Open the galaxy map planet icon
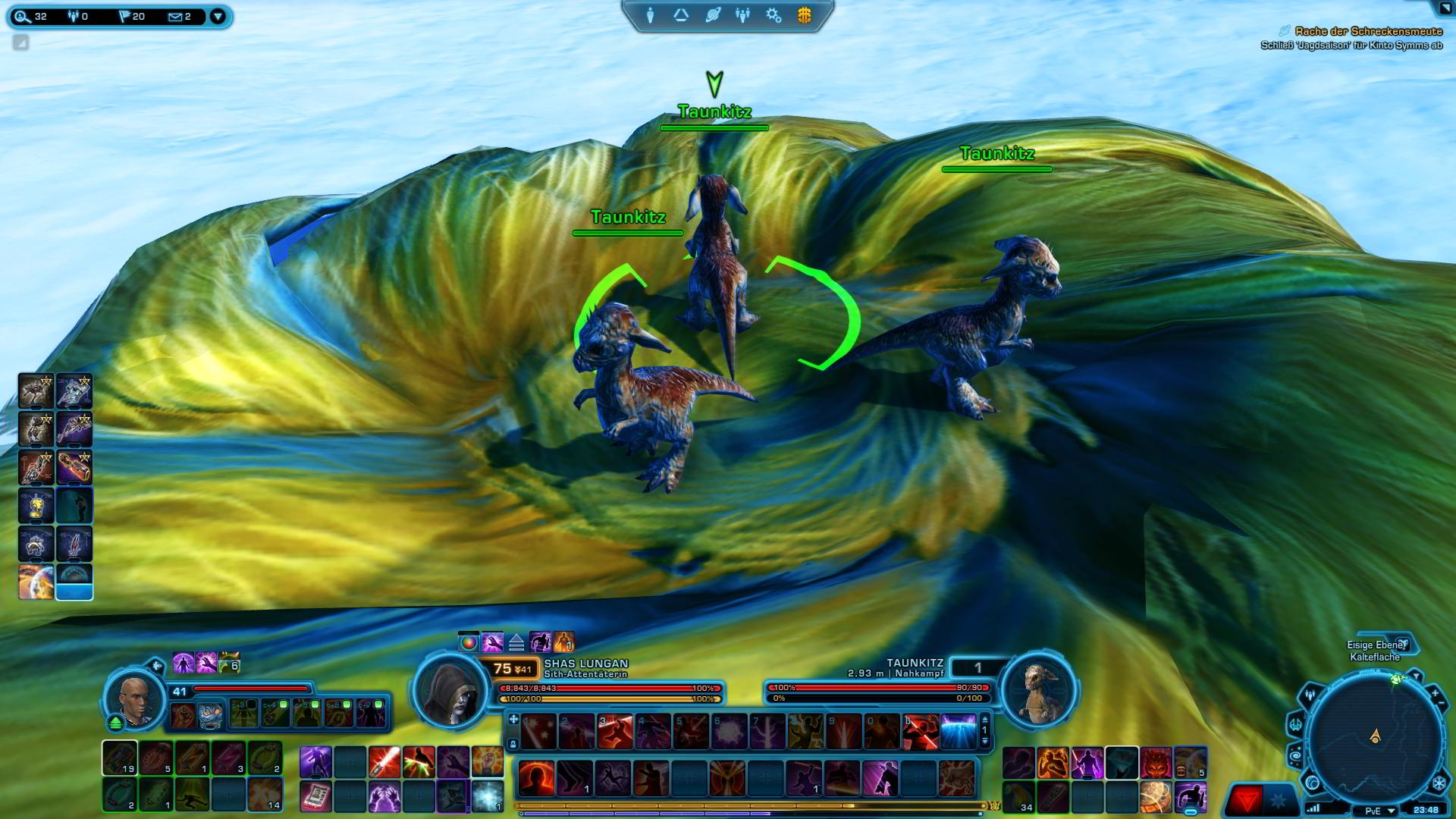Image resolution: width=1456 pixels, height=819 pixels. tap(711, 13)
